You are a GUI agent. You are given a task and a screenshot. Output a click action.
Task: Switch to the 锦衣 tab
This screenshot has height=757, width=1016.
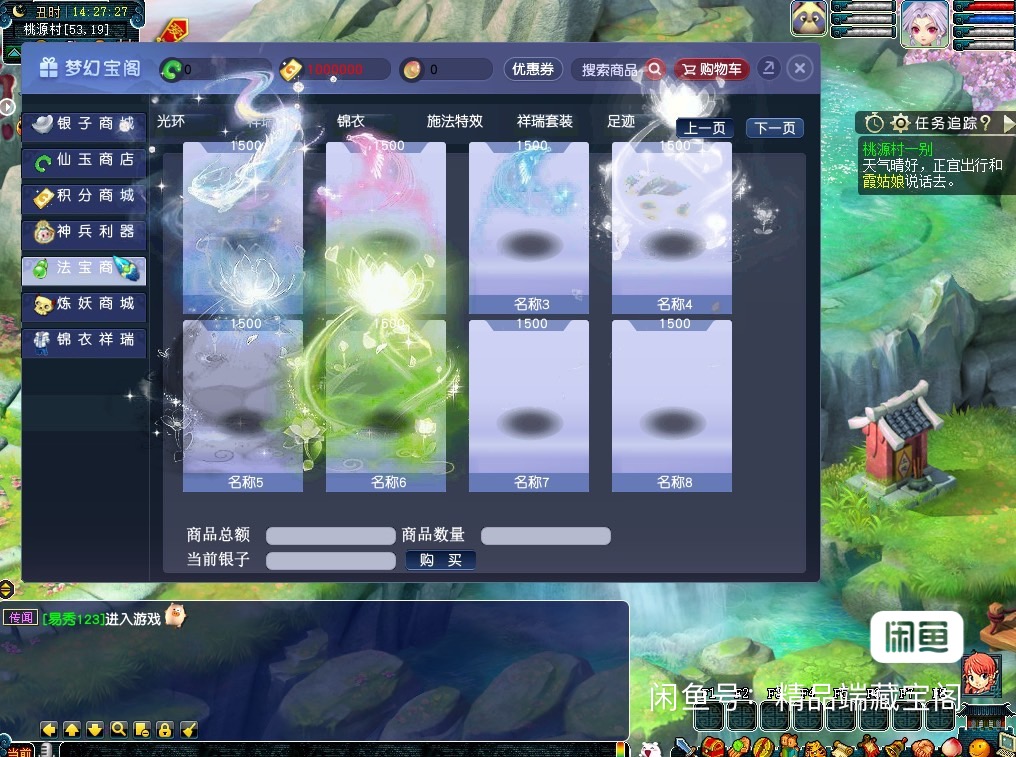(x=351, y=121)
